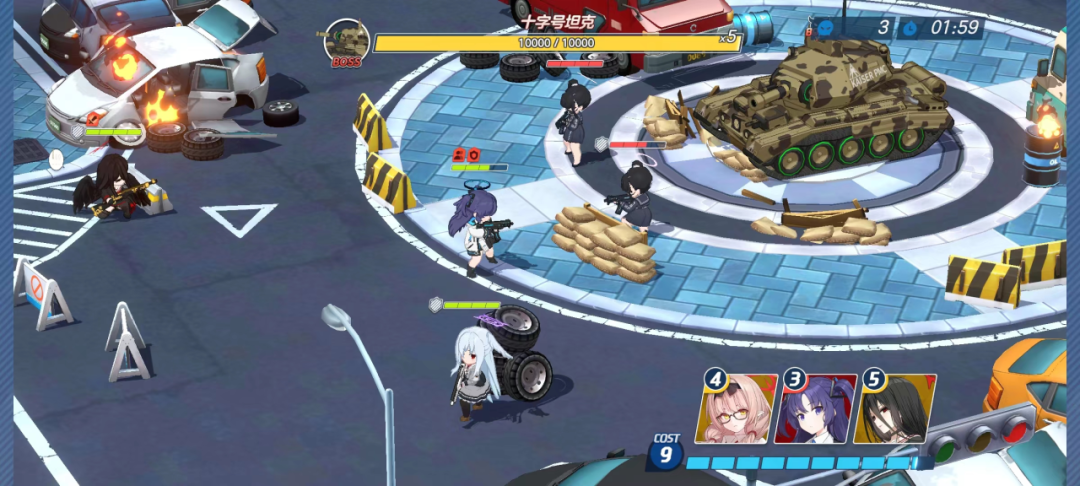Use the pink-haired glasses girl's cost 4 skill card
The height and width of the screenshot is (486, 1080).
pos(739,410)
